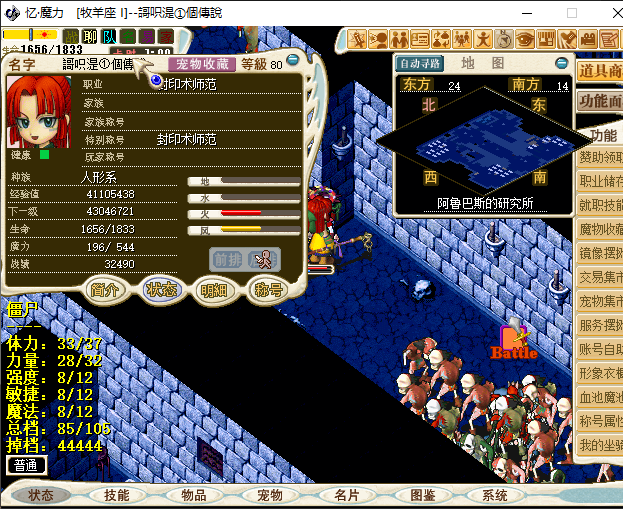
Task: Click the 宠物收藏 (pet collection) button
Action: [204, 64]
